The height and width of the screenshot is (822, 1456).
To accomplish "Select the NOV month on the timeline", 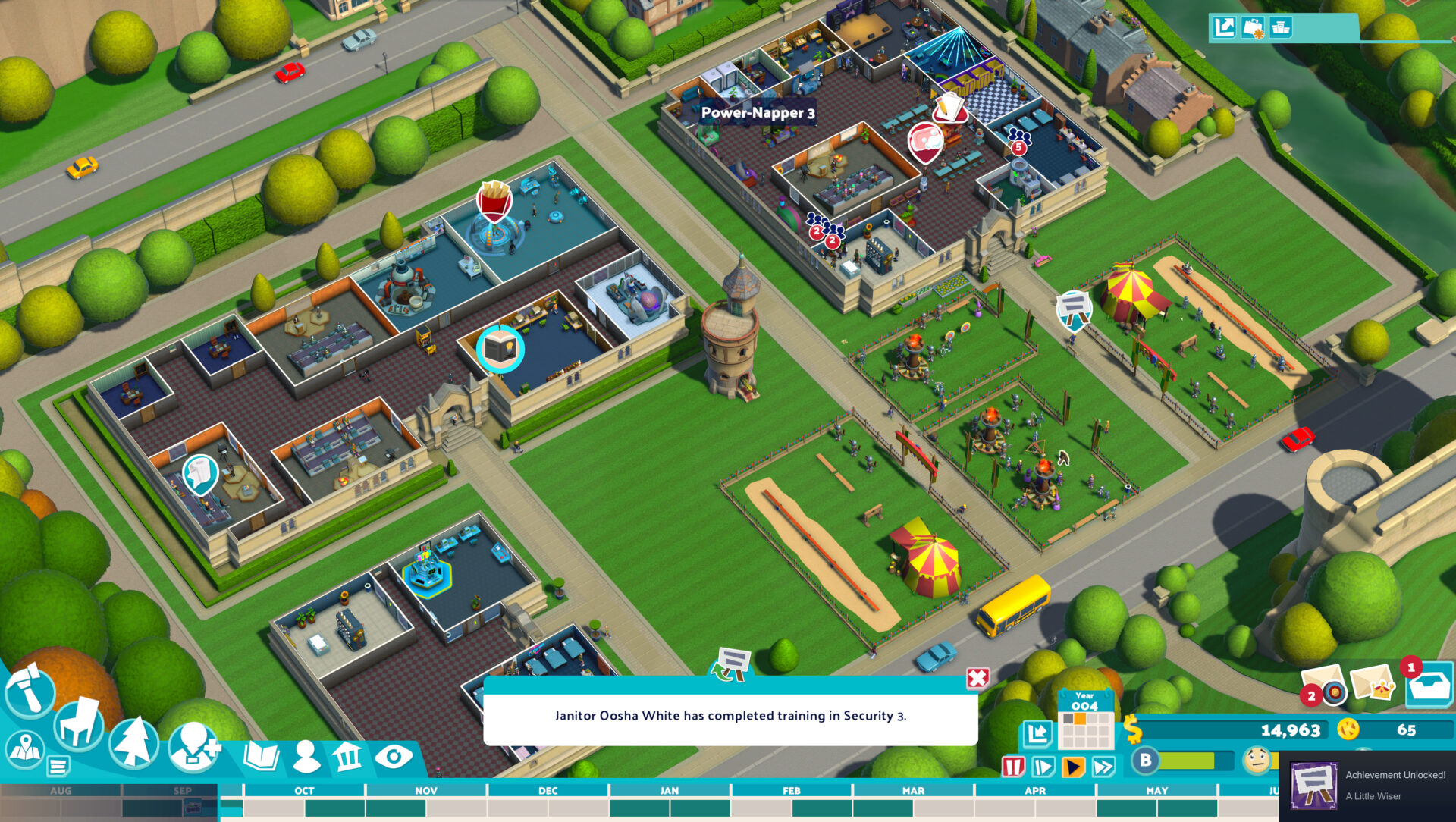I will point(425,791).
